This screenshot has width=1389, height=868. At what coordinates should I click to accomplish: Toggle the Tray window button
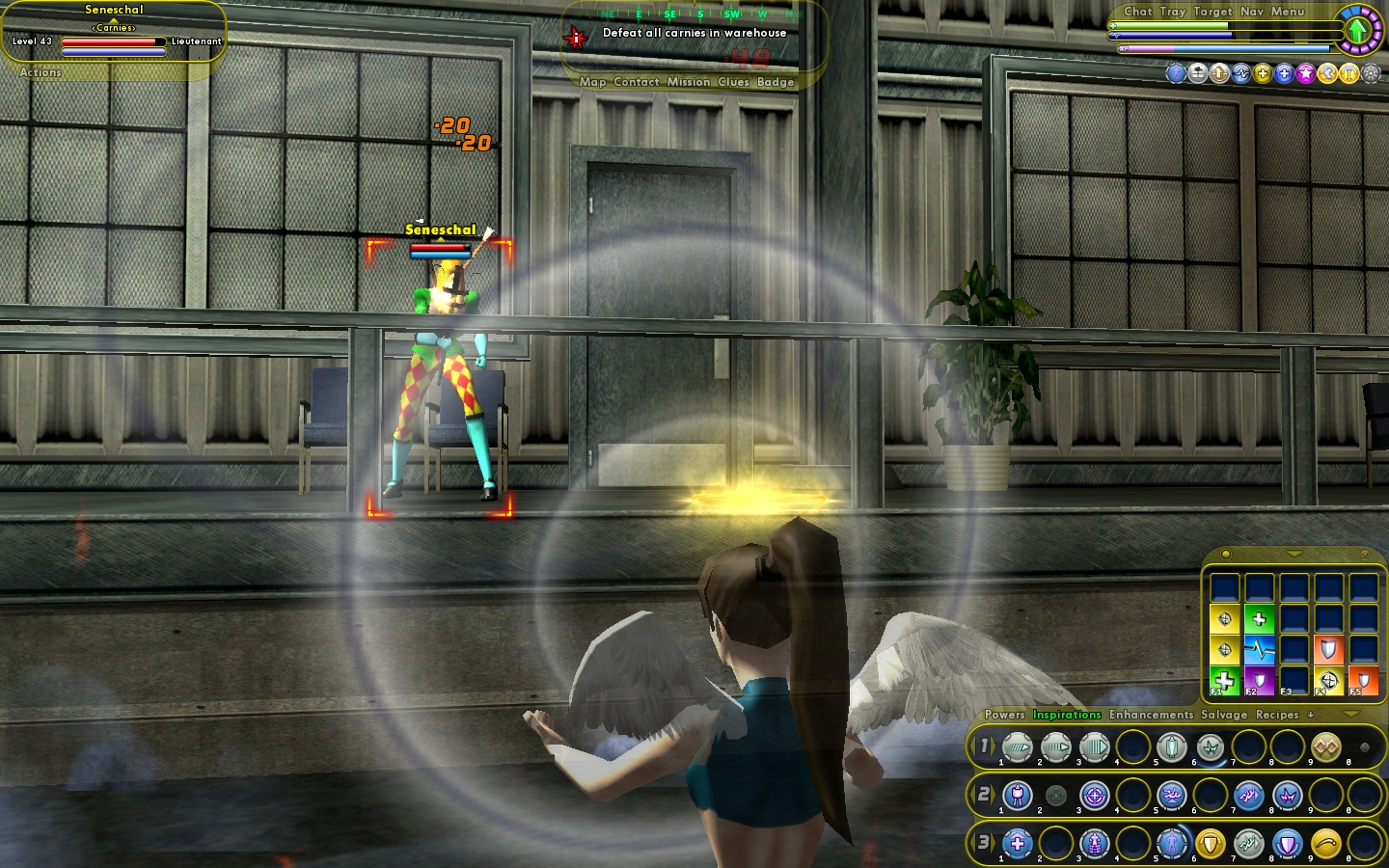click(x=1172, y=12)
